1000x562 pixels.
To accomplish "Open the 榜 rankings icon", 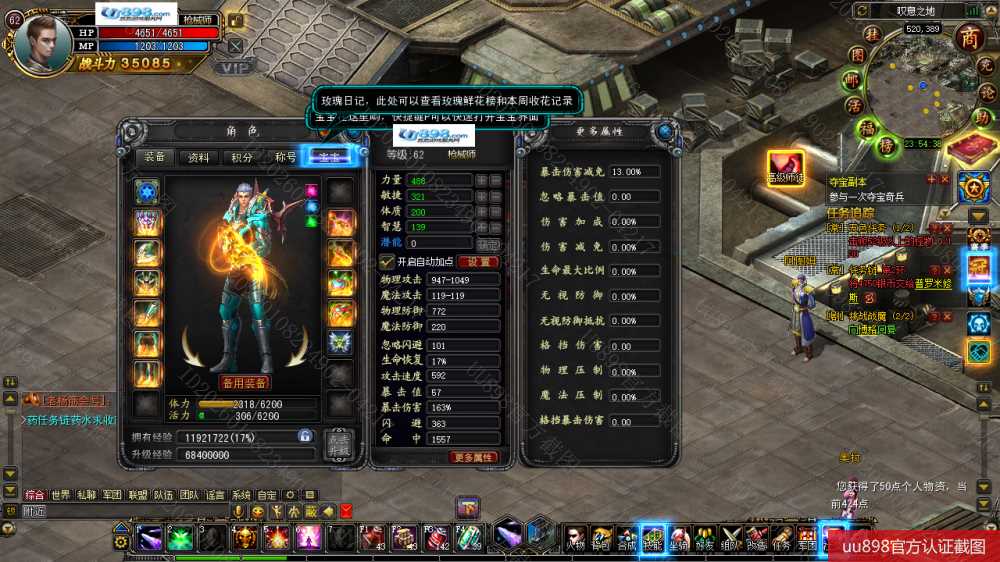I will point(885,144).
